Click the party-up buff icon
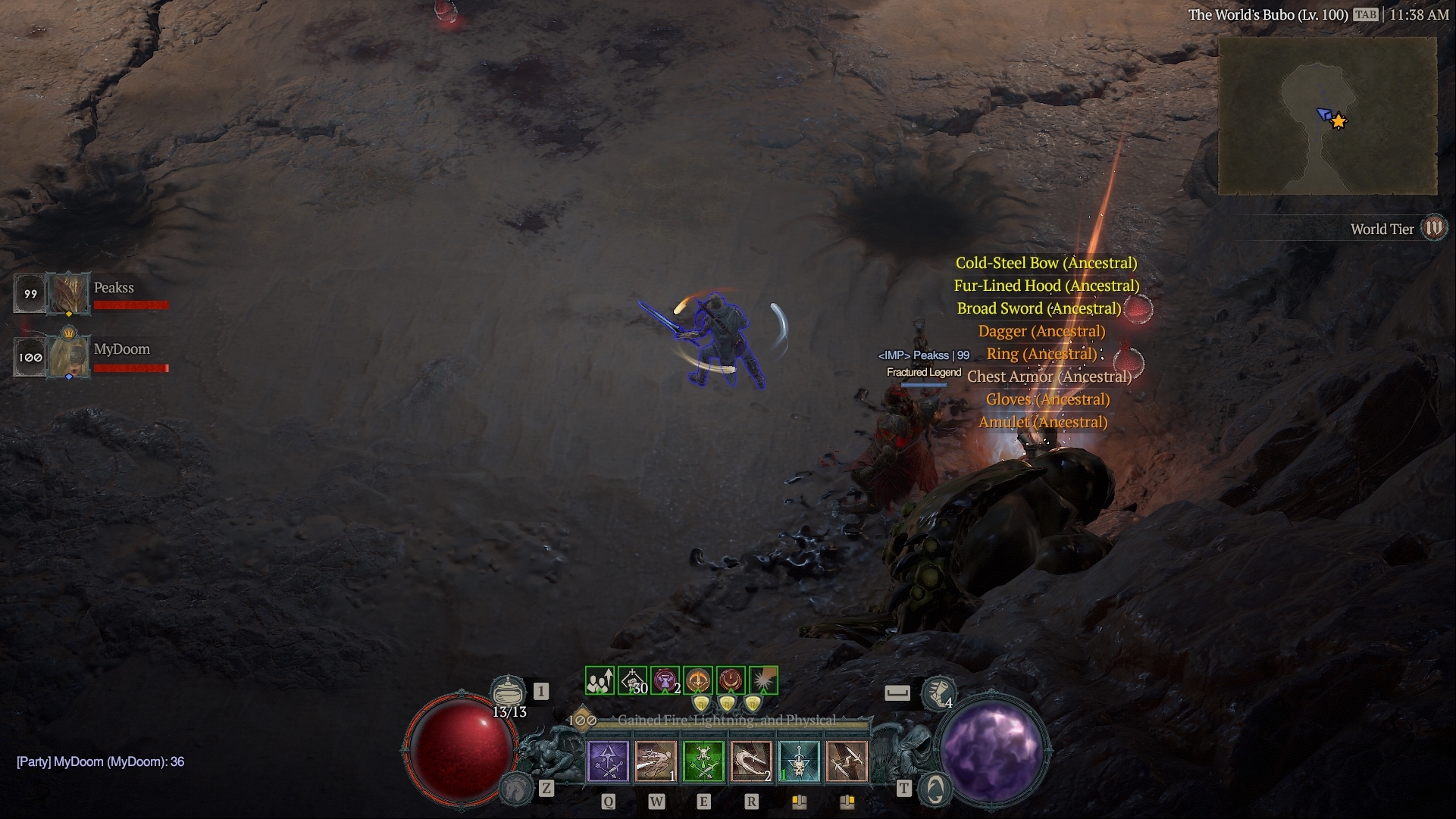 [x=600, y=680]
